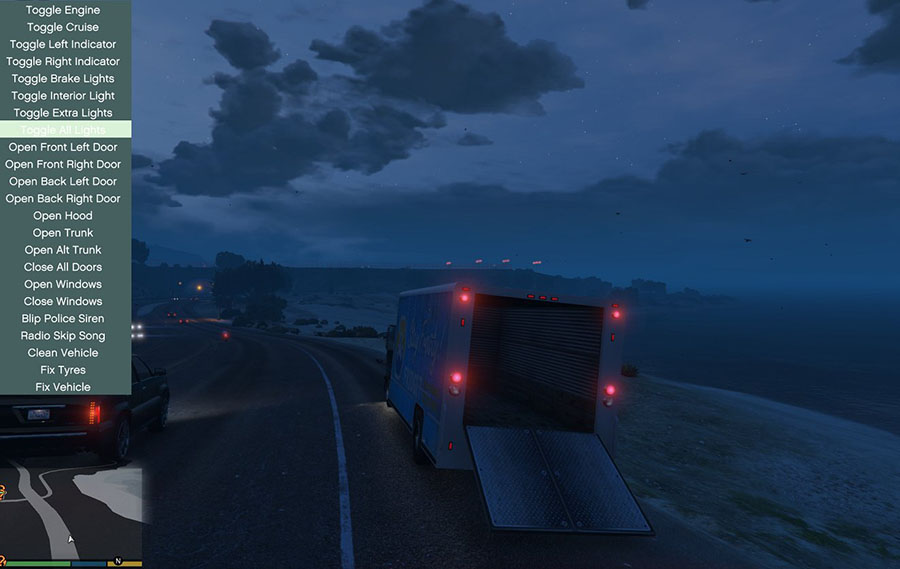Select the Open Windows entry
Viewport: 900px width, 569px height.
click(x=63, y=284)
